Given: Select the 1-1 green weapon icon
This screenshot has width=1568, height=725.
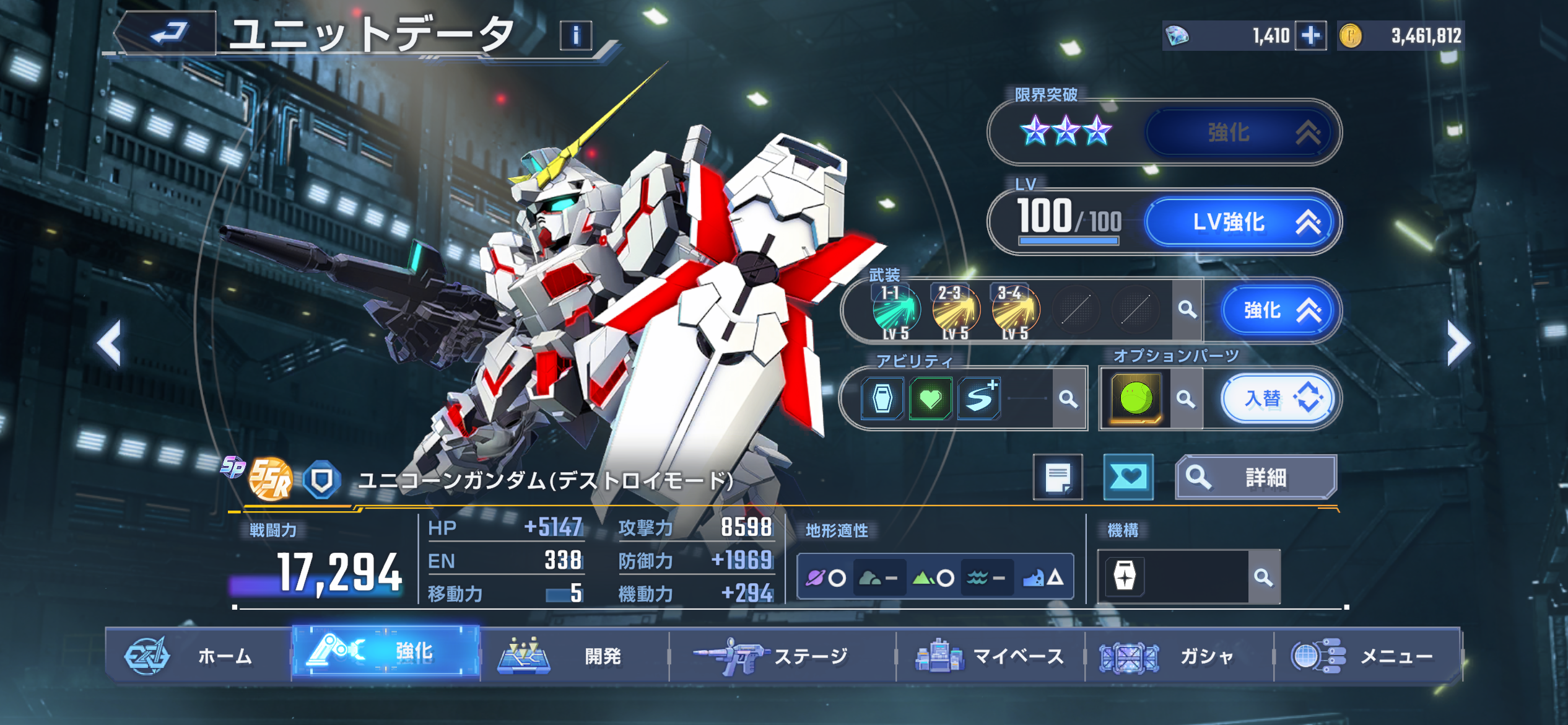Looking at the screenshot, I should tap(895, 310).
